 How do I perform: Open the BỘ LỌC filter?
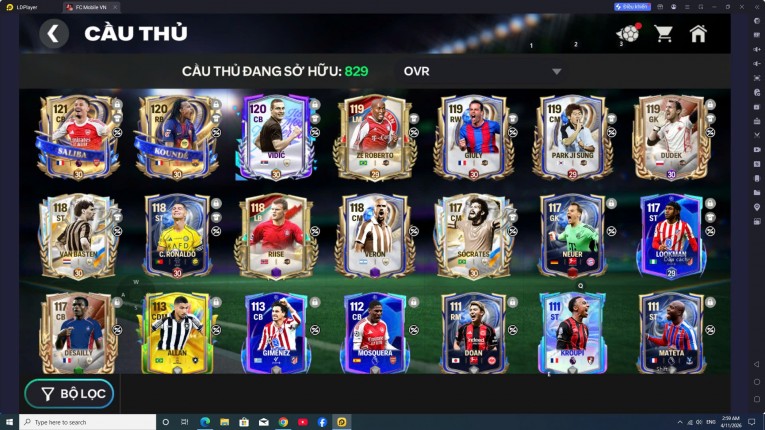pyautogui.click(x=70, y=394)
